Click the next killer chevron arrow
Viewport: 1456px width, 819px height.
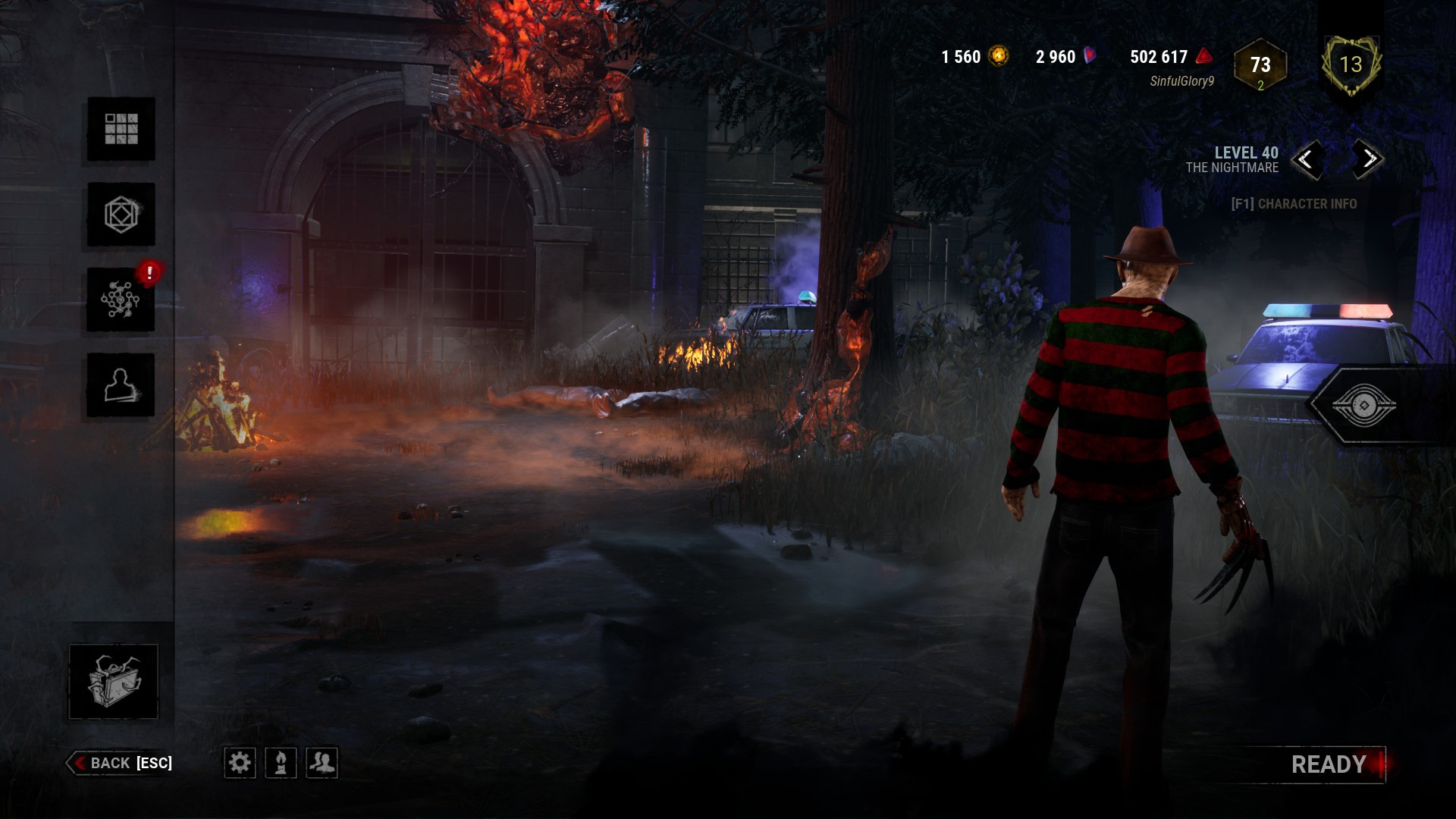[1367, 161]
